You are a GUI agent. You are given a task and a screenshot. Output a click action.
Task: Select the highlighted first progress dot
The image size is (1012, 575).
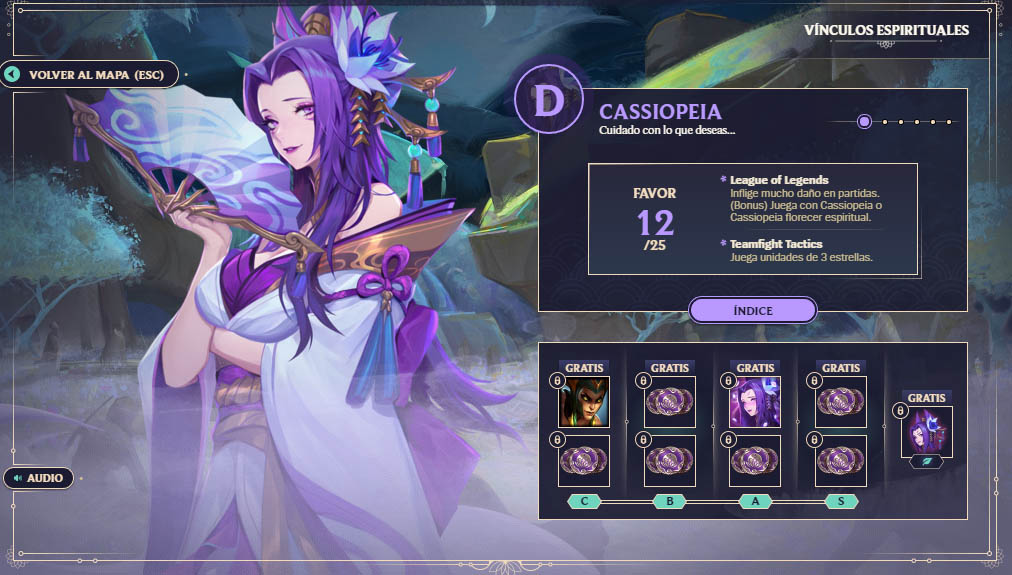click(864, 122)
